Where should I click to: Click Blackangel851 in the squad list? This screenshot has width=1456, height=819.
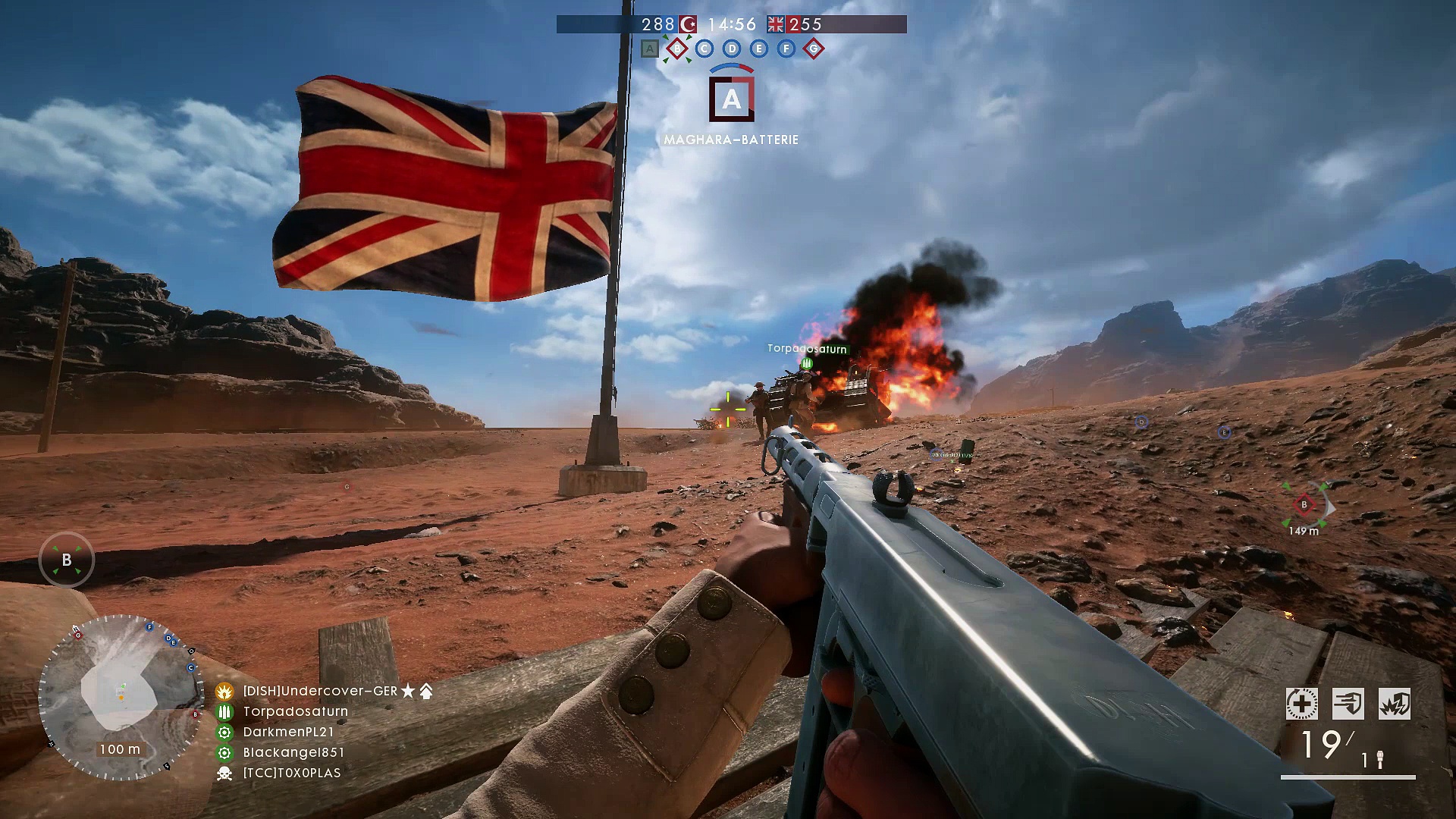tap(293, 752)
